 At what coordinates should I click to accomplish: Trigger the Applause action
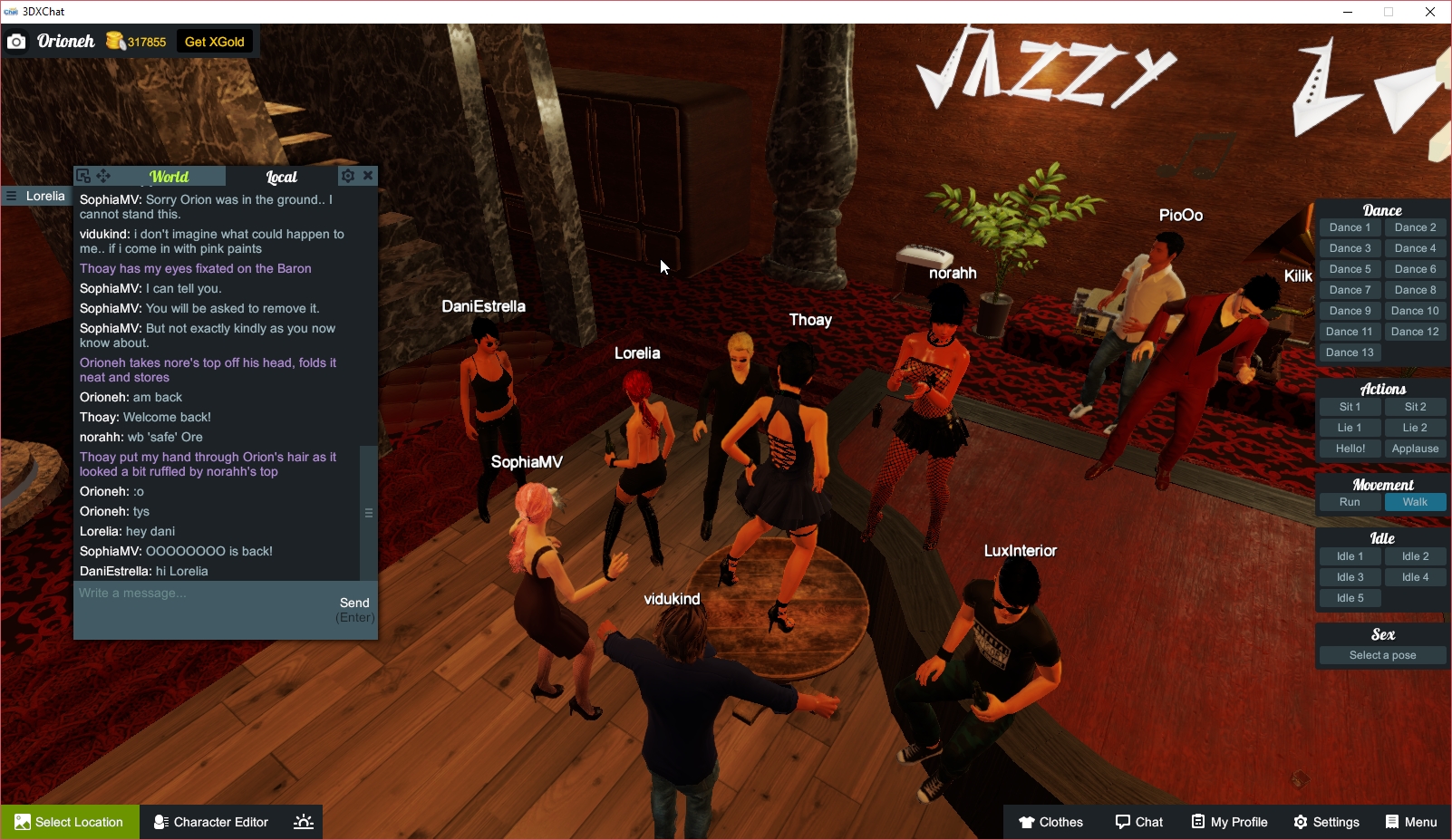1415,448
